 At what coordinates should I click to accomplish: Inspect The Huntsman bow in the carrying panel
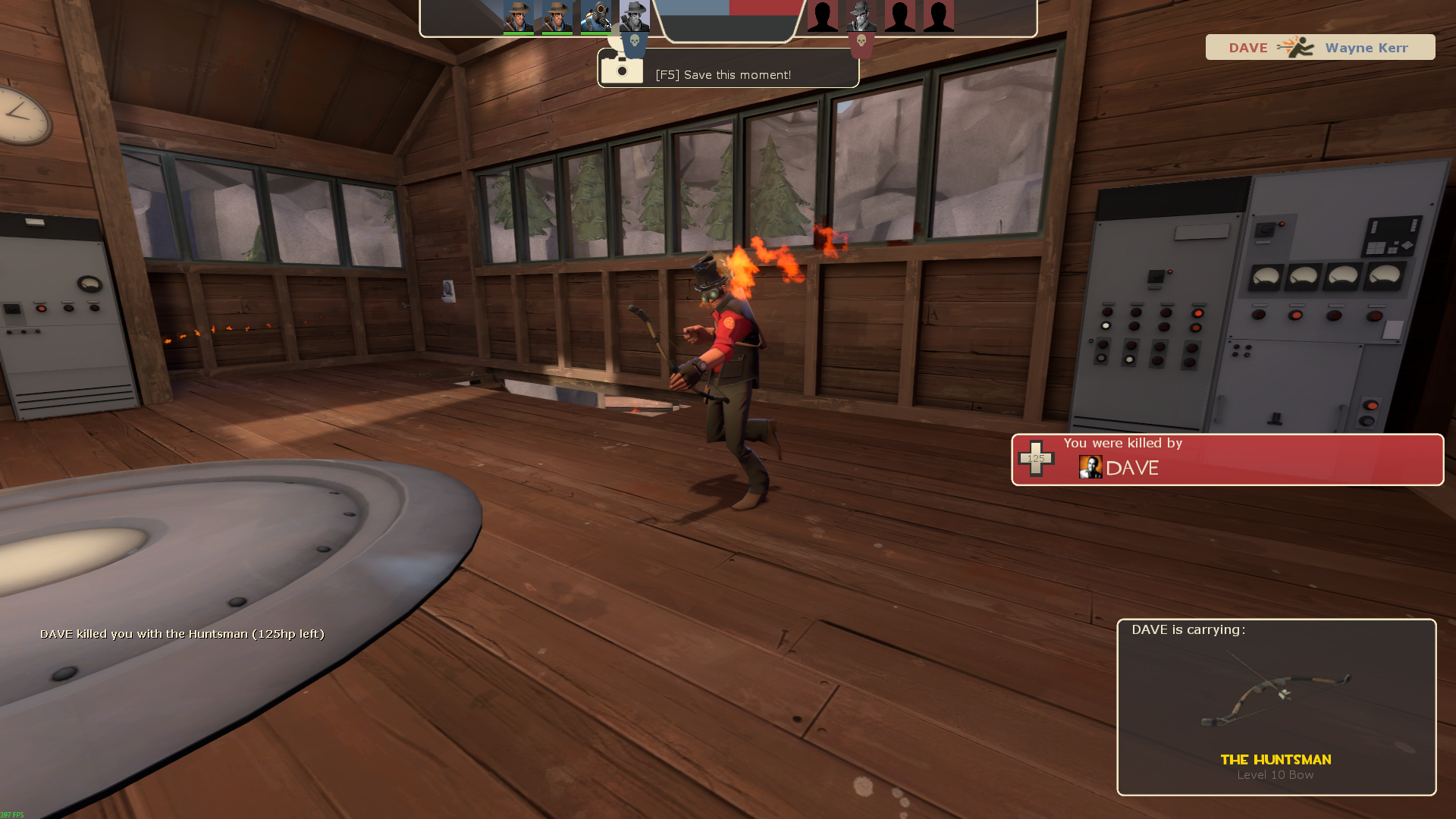coord(1276,699)
